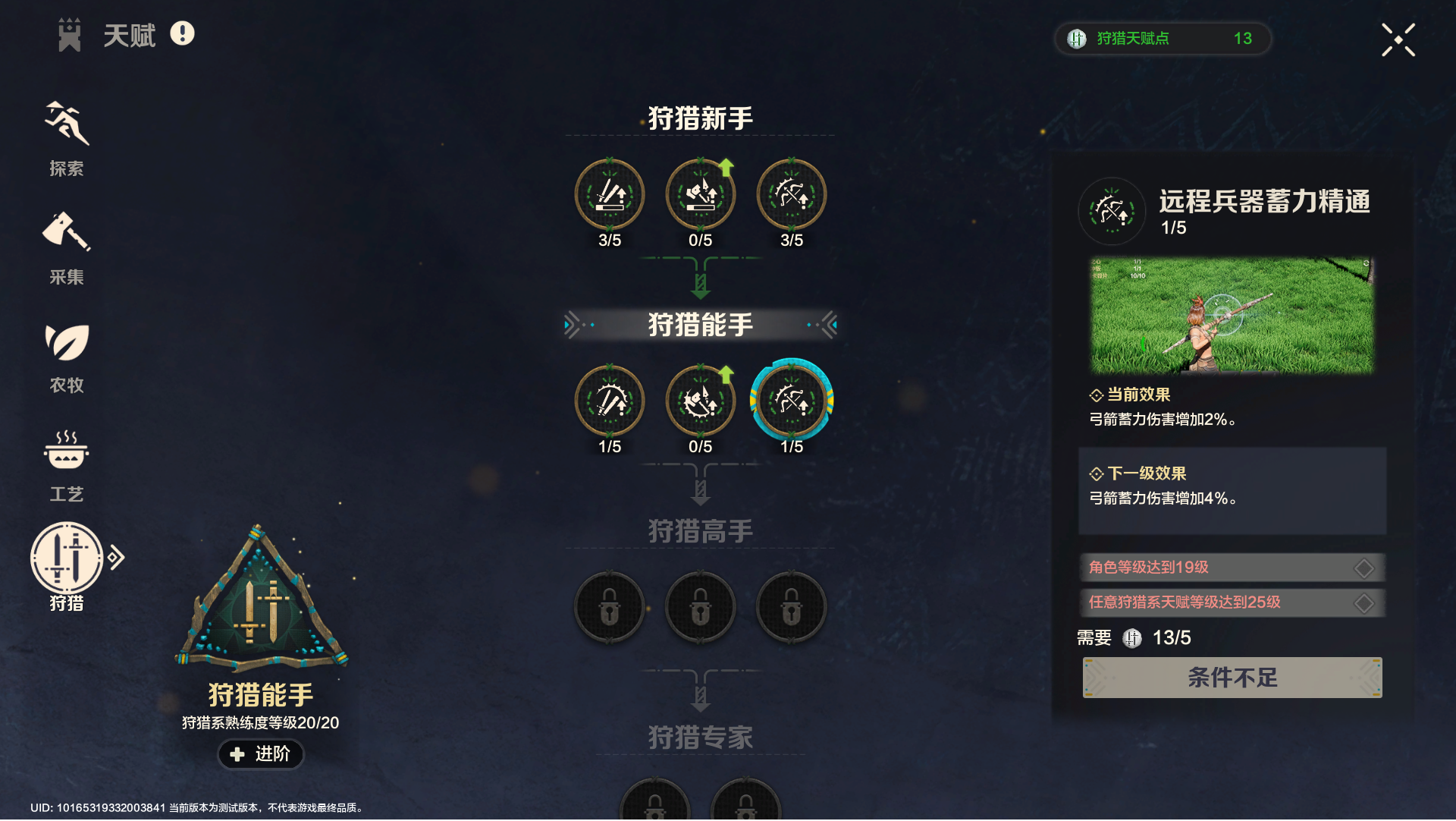
Task: Click the 0/5 node under 狩猎新手
Action: click(x=700, y=194)
